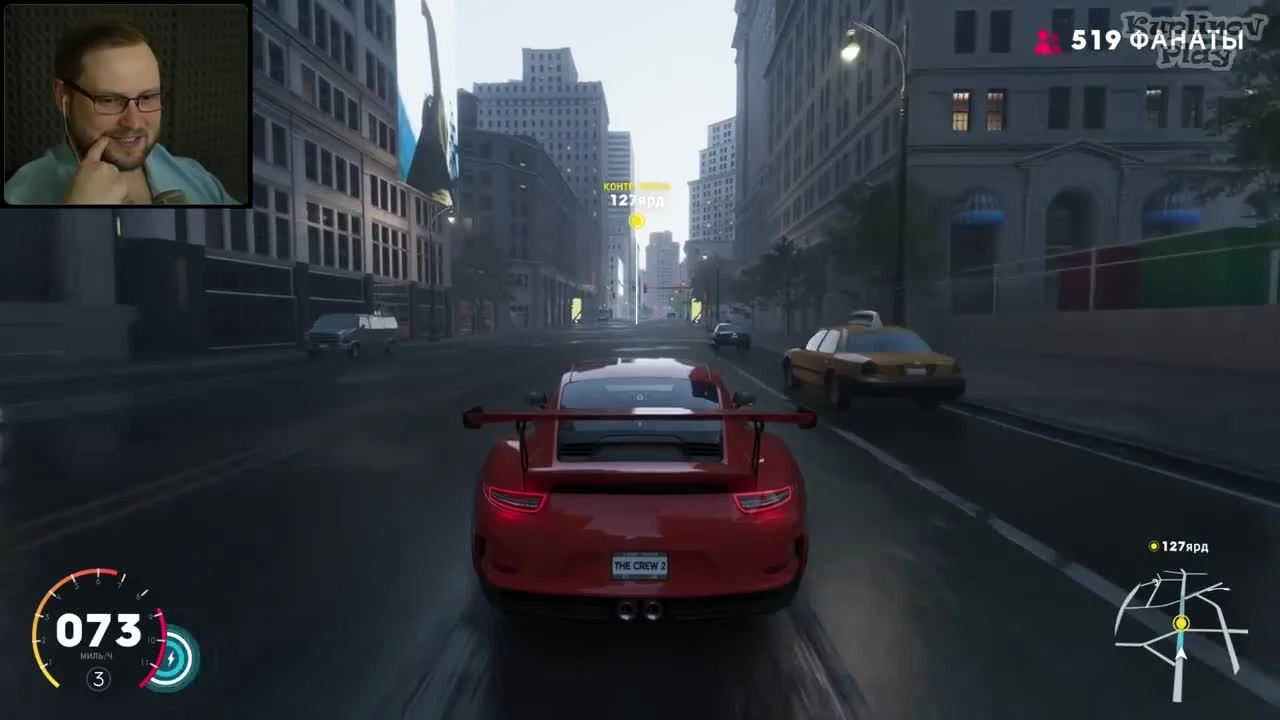Image resolution: width=1280 pixels, height=720 pixels.
Task: Click the yellow destination circle on the minimap
Action: (1180, 625)
